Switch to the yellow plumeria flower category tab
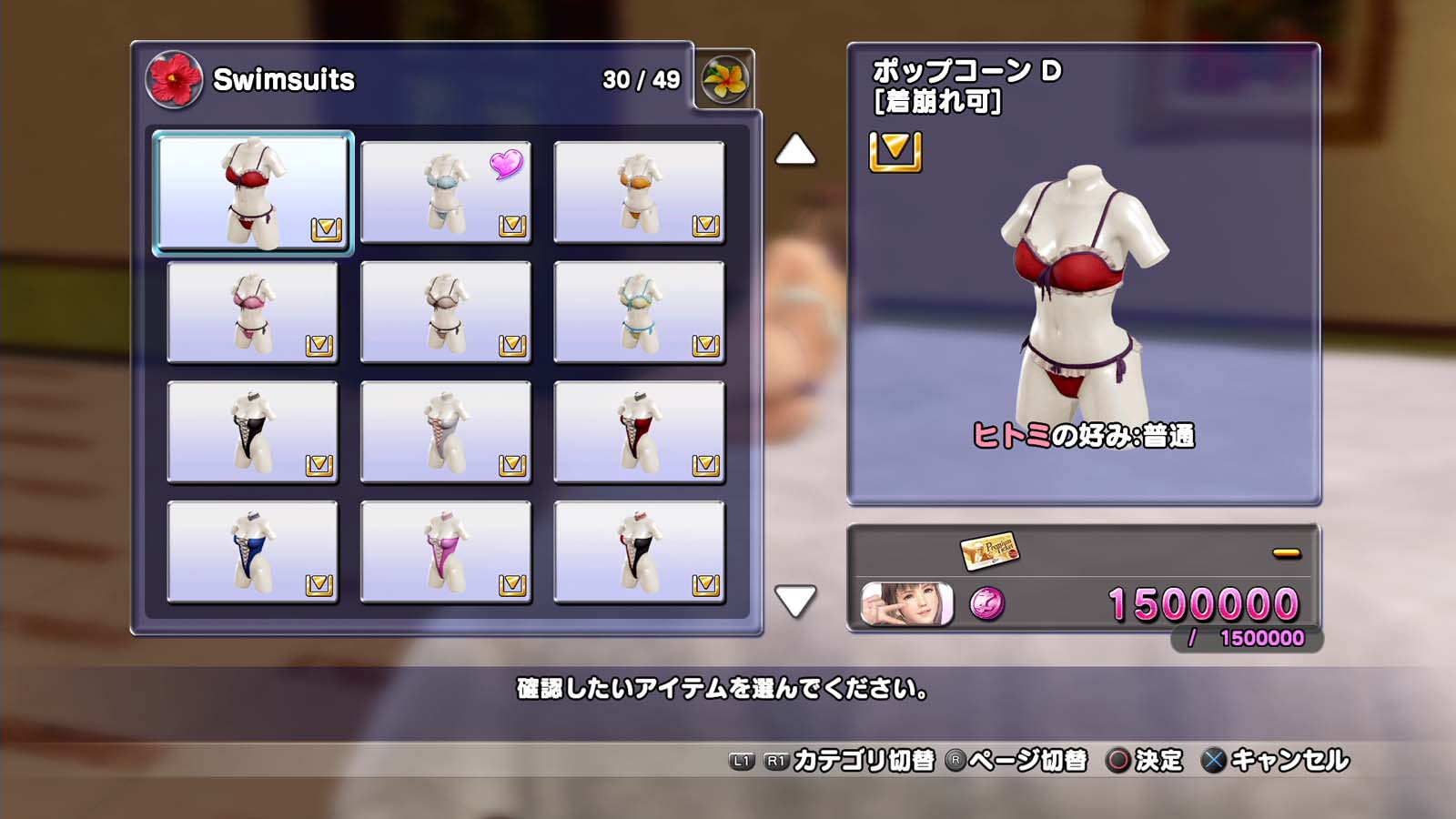The width and height of the screenshot is (1456, 819). coord(725,79)
